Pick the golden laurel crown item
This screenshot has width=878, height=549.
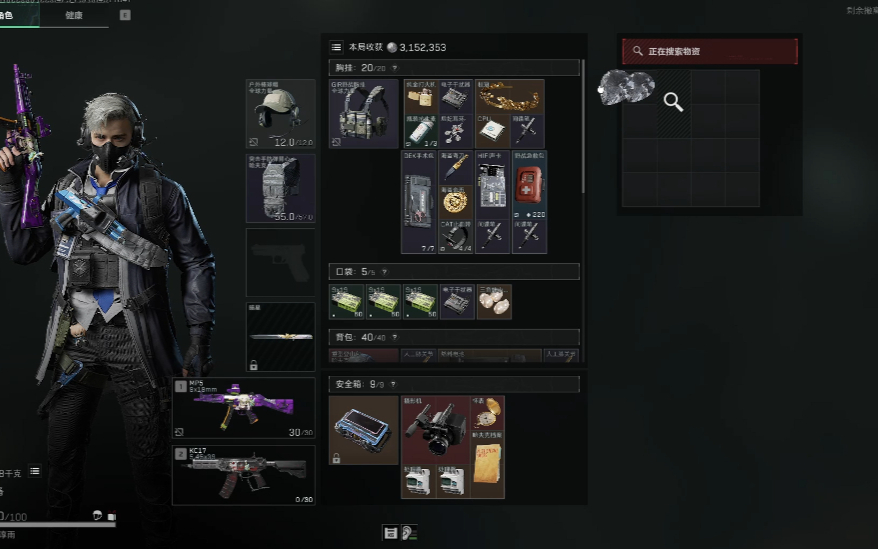click(509, 97)
